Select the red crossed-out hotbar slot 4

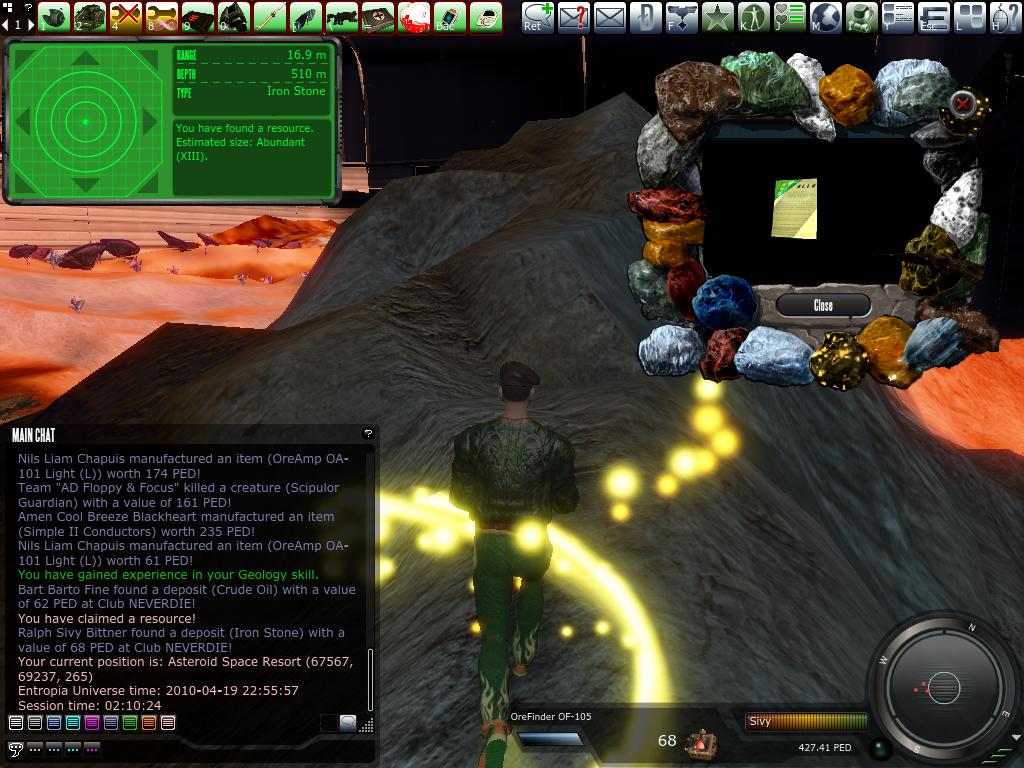[125, 16]
